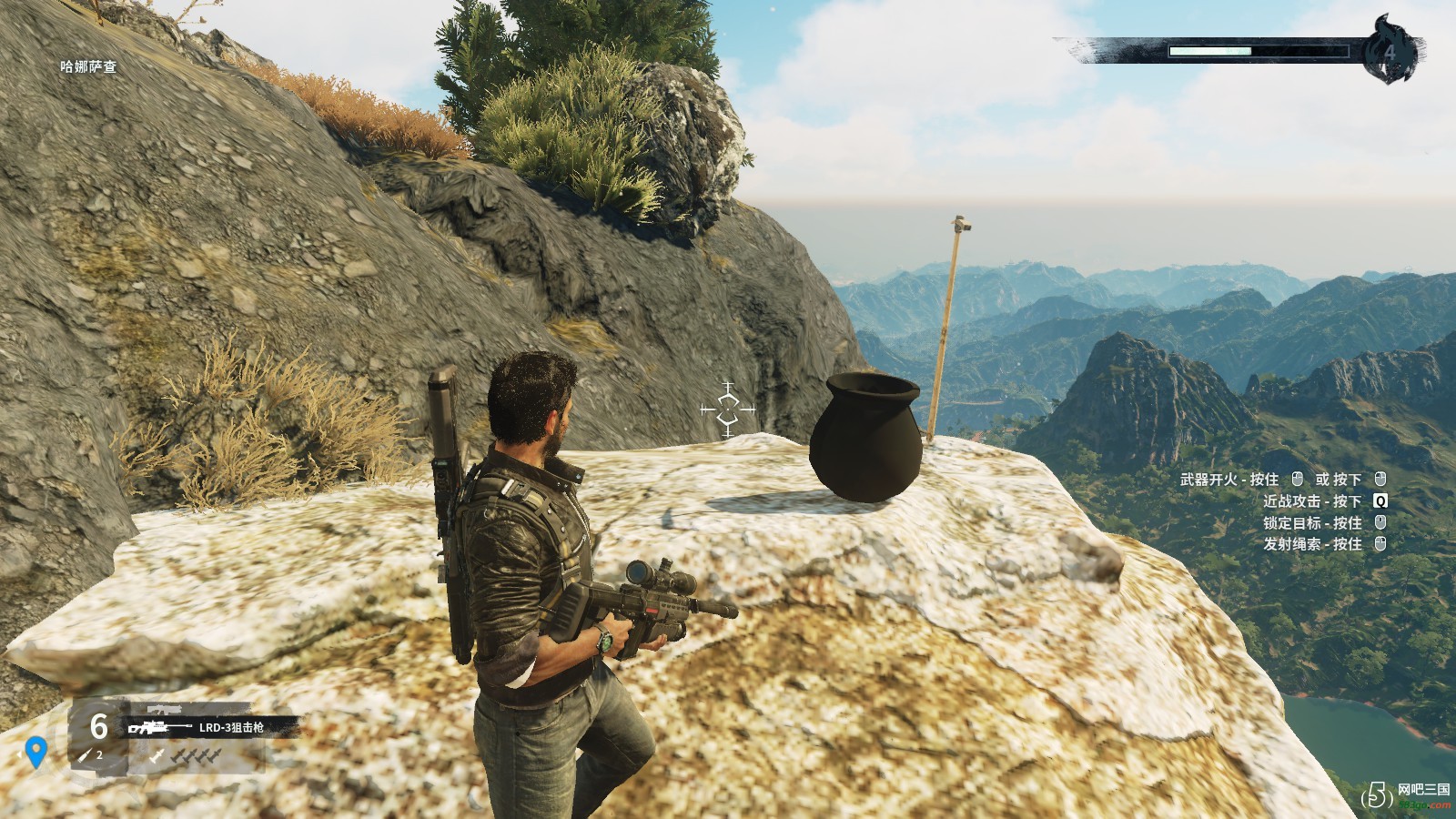Open the chaos level flame emblem

[x=1390, y=51]
